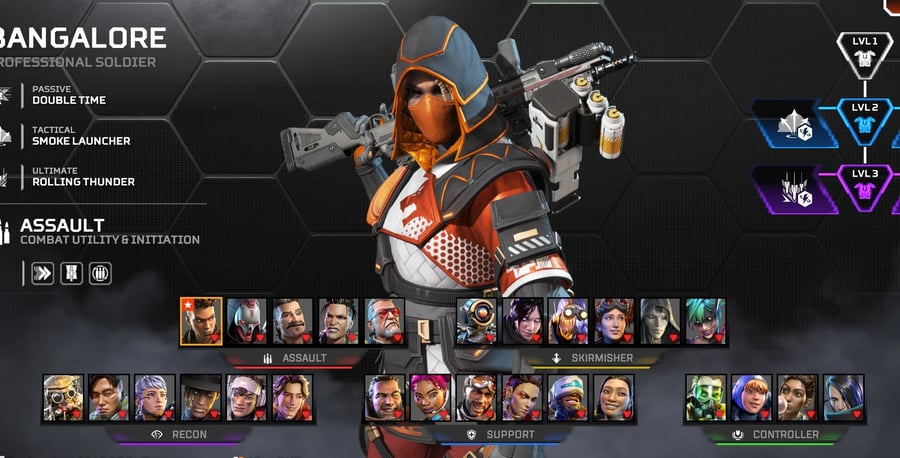
Task: Pick the Newcastle helmeted legend portrait
Action: coord(568,397)
